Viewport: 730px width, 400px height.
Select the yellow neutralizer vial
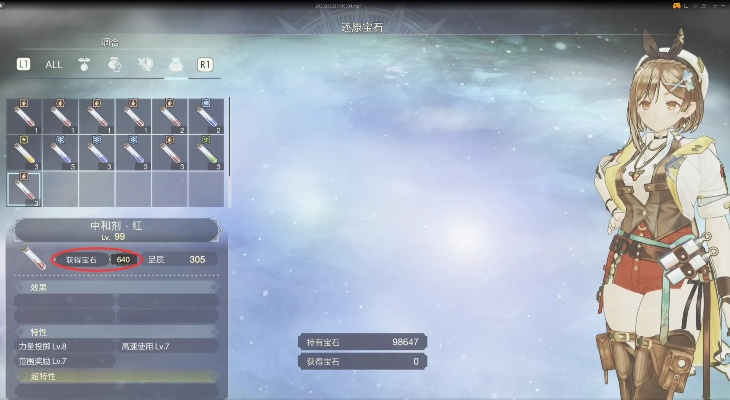(24, 152)
